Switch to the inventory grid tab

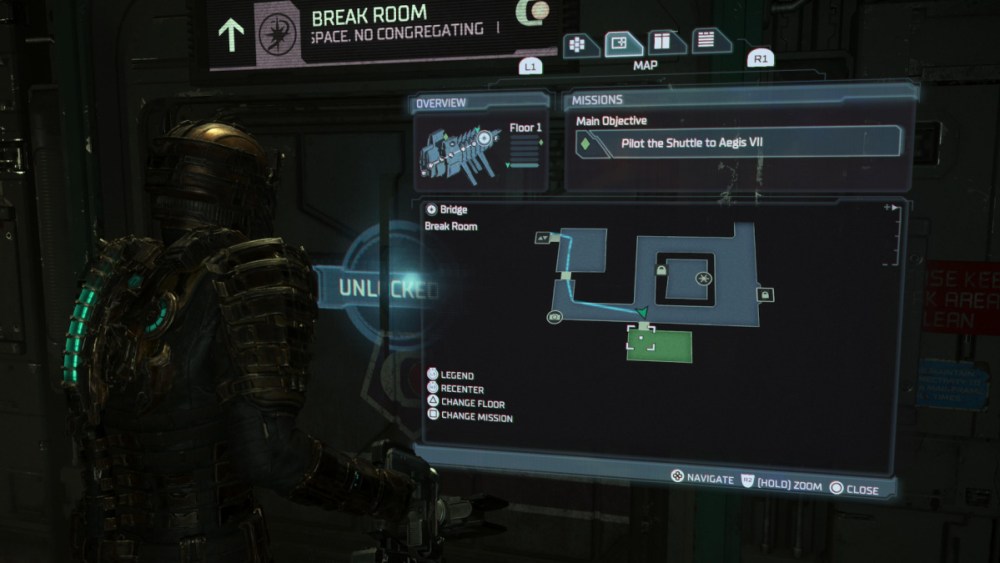580,46
